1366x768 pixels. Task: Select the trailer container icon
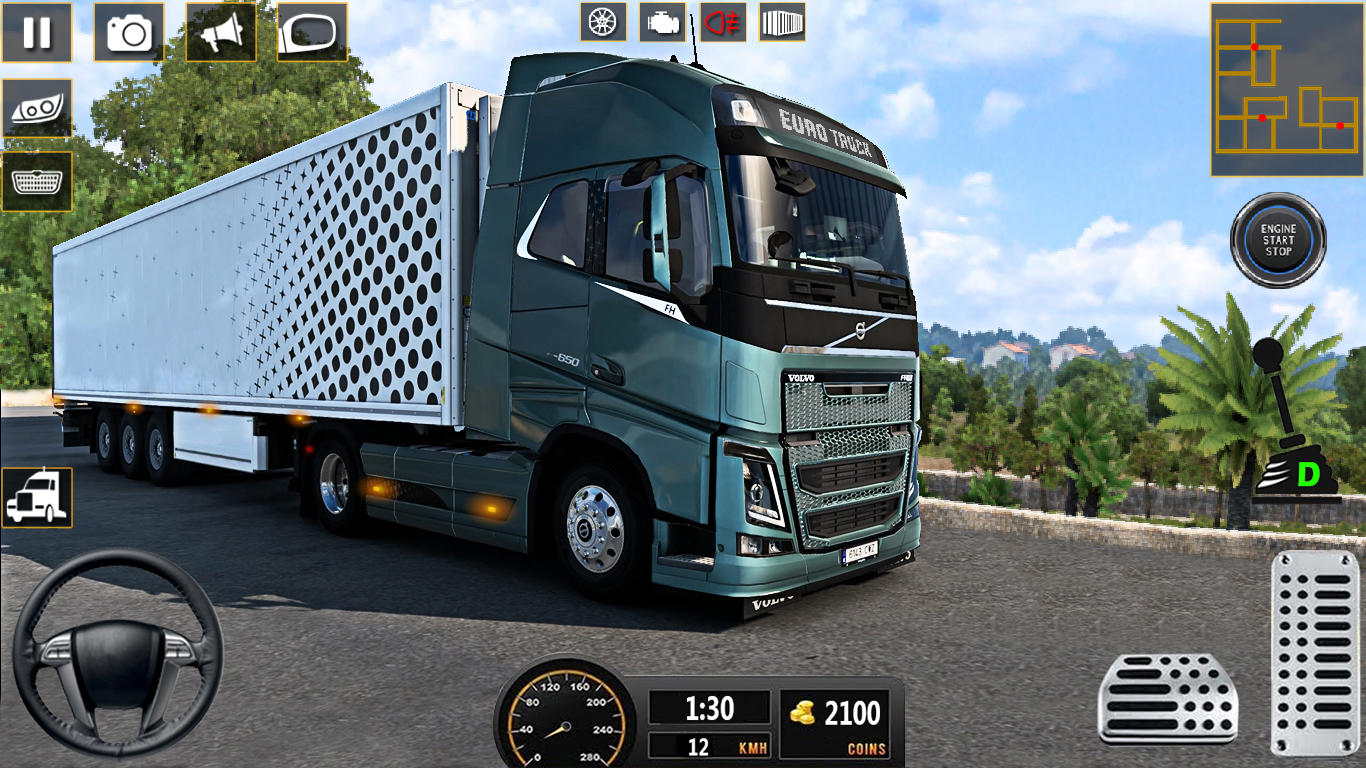click(784, 22)
